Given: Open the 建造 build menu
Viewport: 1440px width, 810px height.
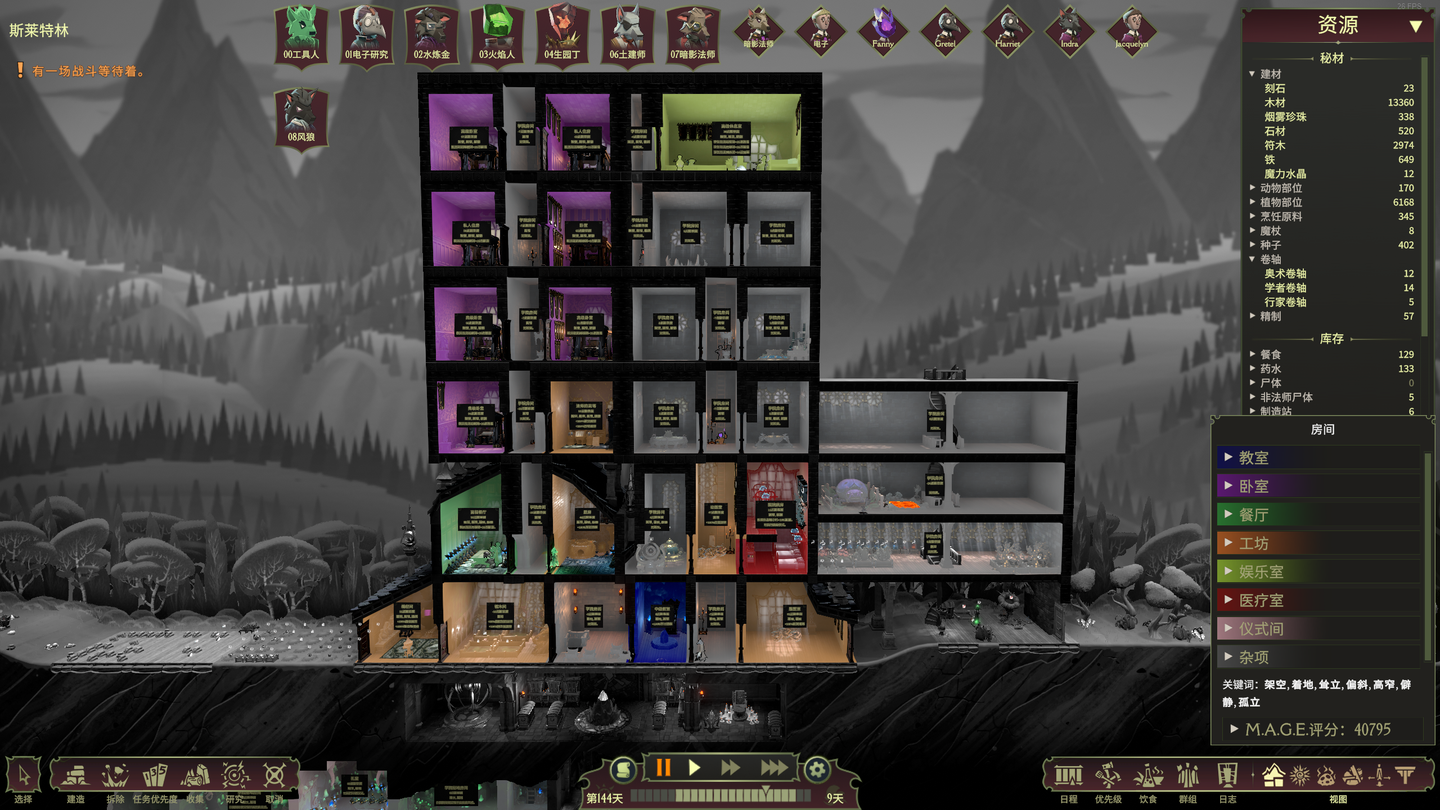Looking at the screenshot, I should (x=75, y=776).
